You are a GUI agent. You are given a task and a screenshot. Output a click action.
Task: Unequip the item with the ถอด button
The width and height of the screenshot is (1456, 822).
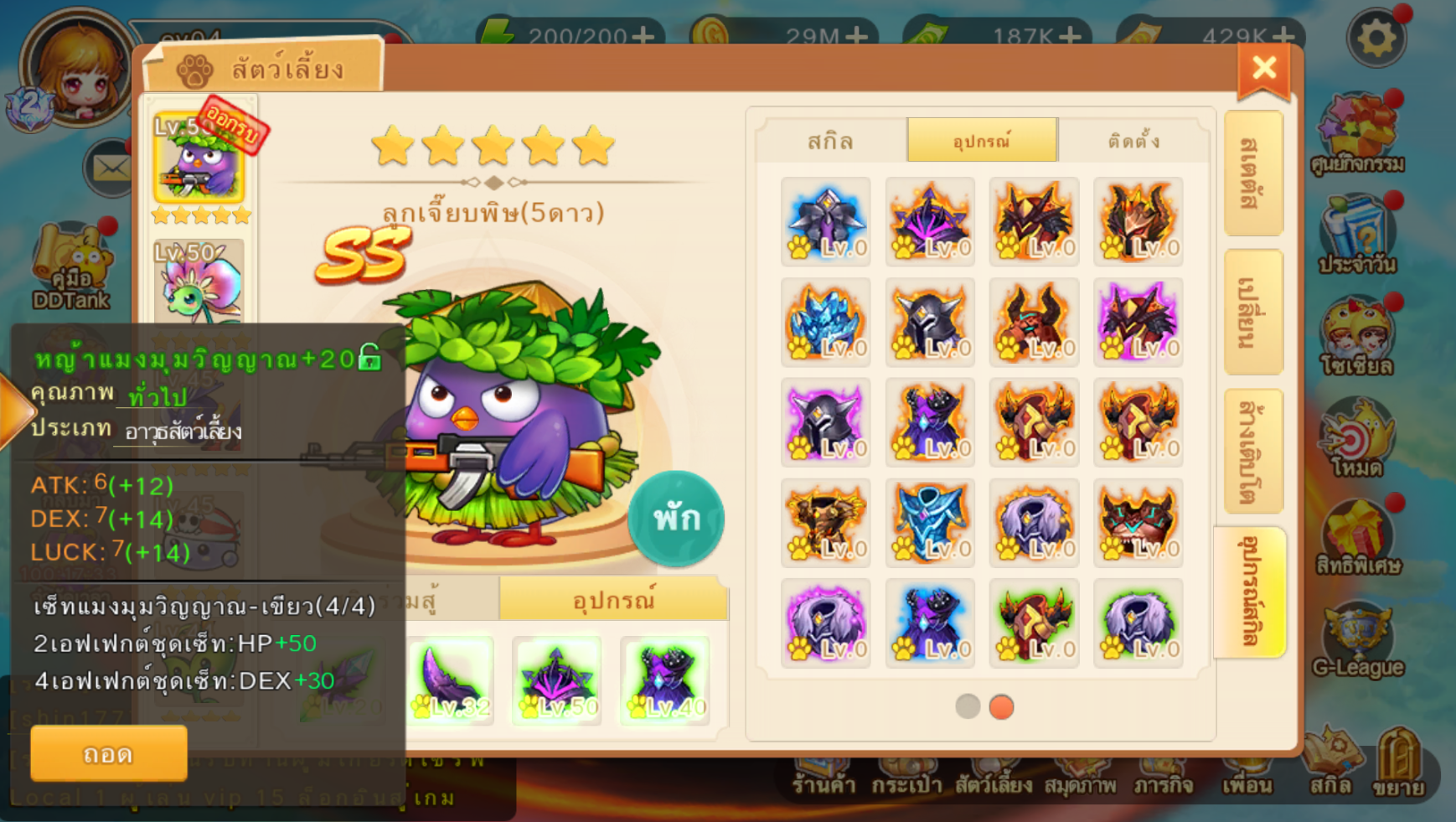[108, 754]
